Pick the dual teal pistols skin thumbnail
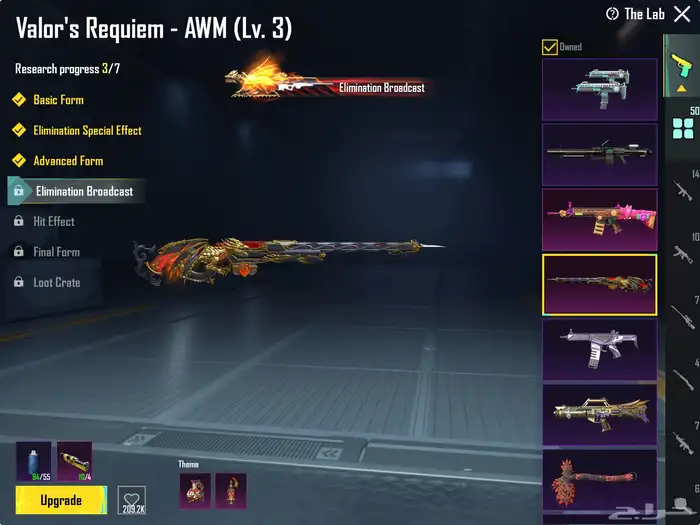Screen dimensions: 700x525 pos(599,89)
